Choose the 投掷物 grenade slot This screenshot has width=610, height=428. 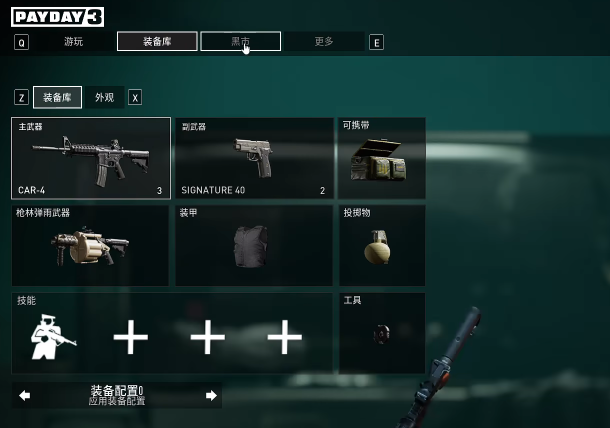382,246
